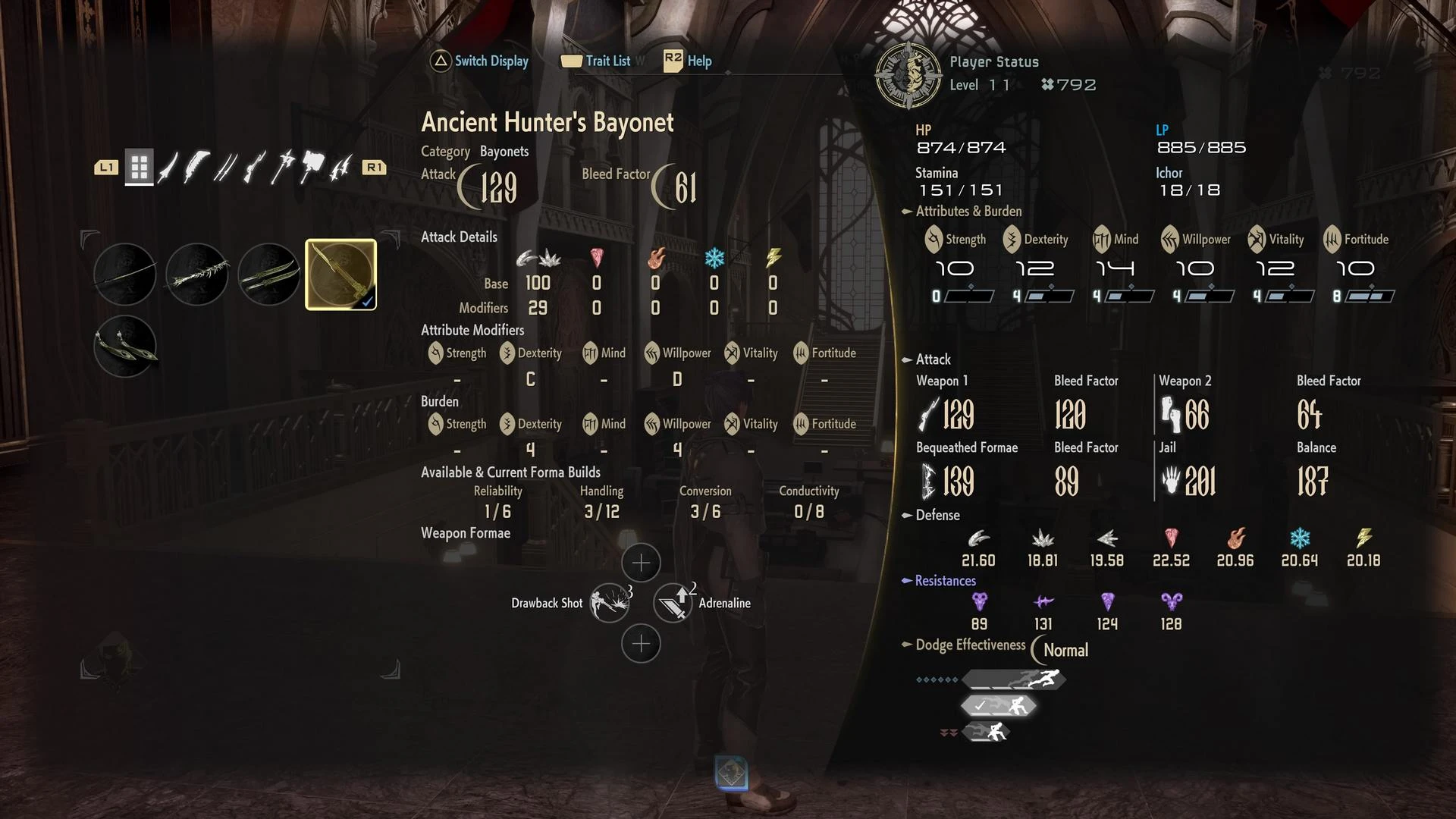The height and width of the screenshot is (819, 1456).
Task: Select the Strength attribute icon under Attributes & Burden
Action: (934, 240)
